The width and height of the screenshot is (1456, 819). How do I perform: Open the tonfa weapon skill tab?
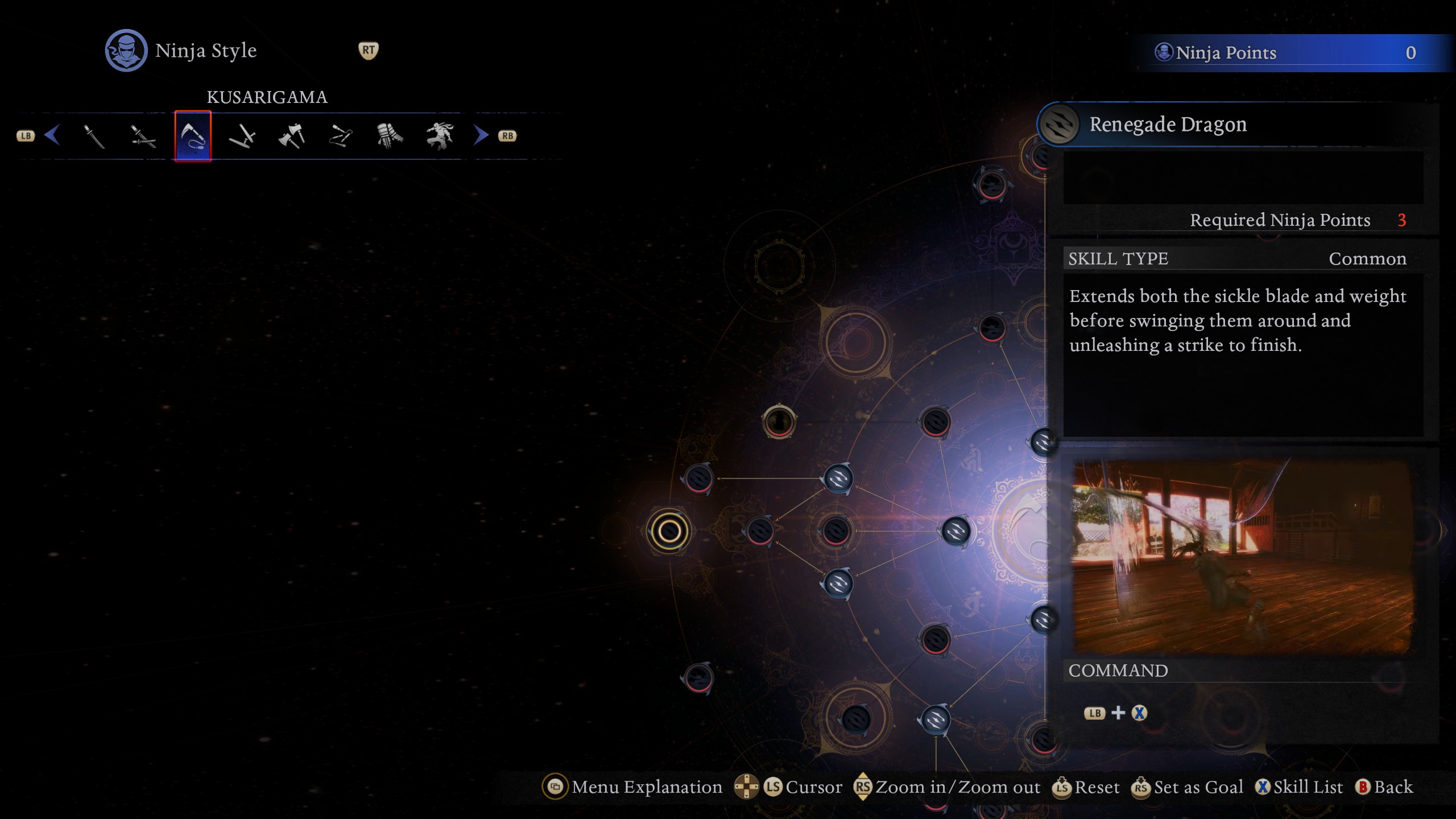242,136
